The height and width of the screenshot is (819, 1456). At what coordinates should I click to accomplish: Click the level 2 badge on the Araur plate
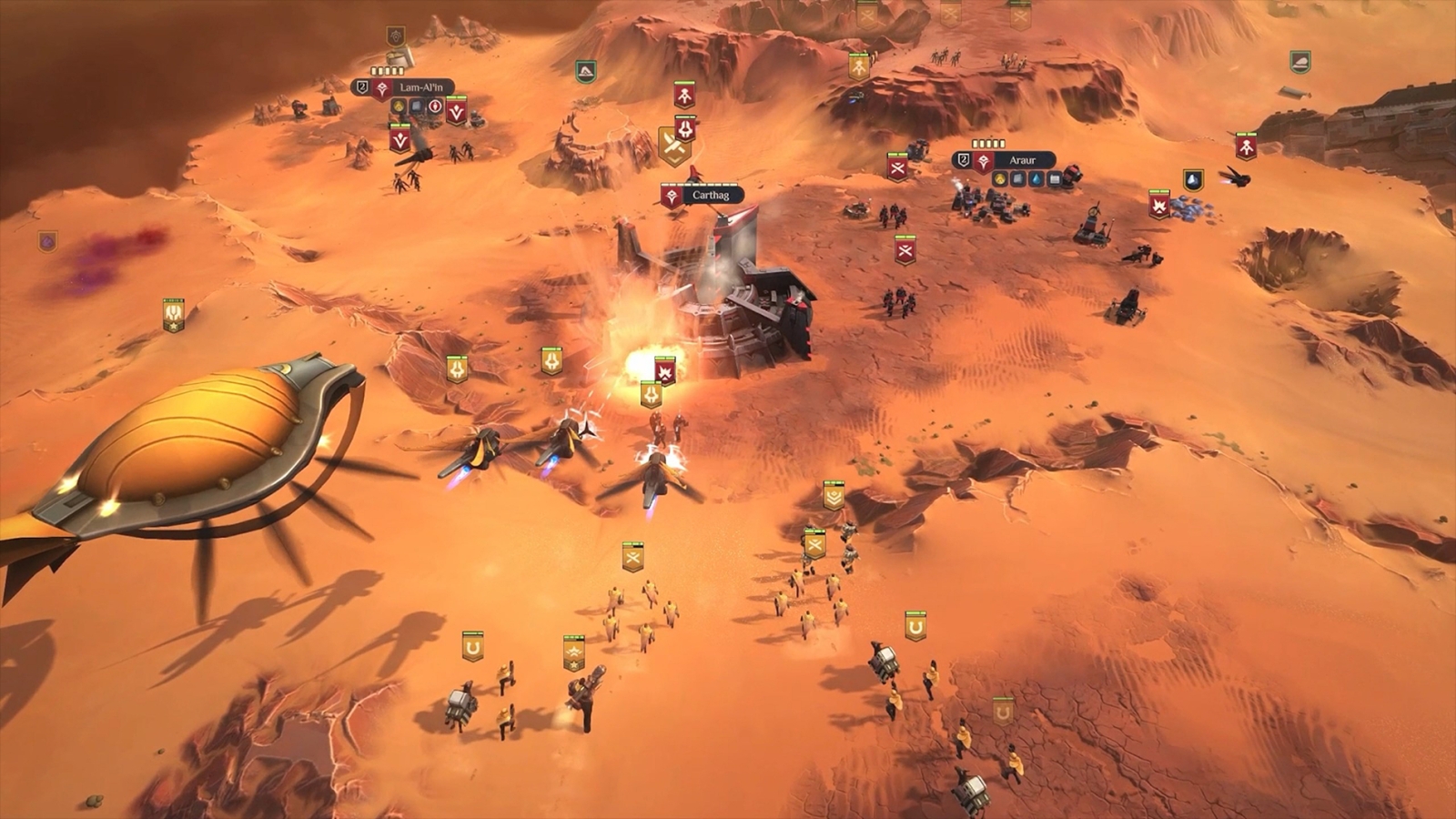[x=964, y=160]
